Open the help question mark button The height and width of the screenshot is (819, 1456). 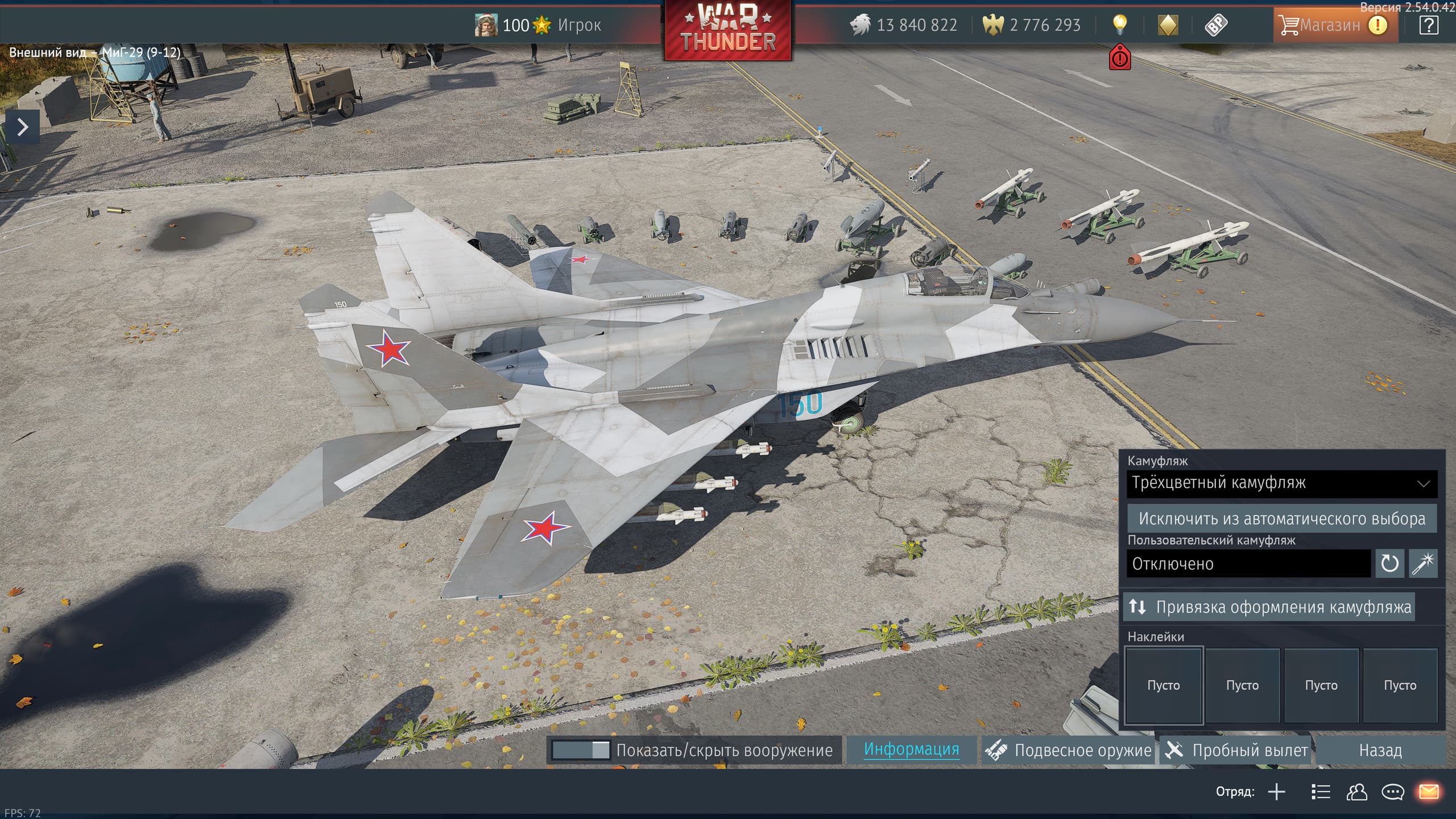click(x=1428, y=25)
